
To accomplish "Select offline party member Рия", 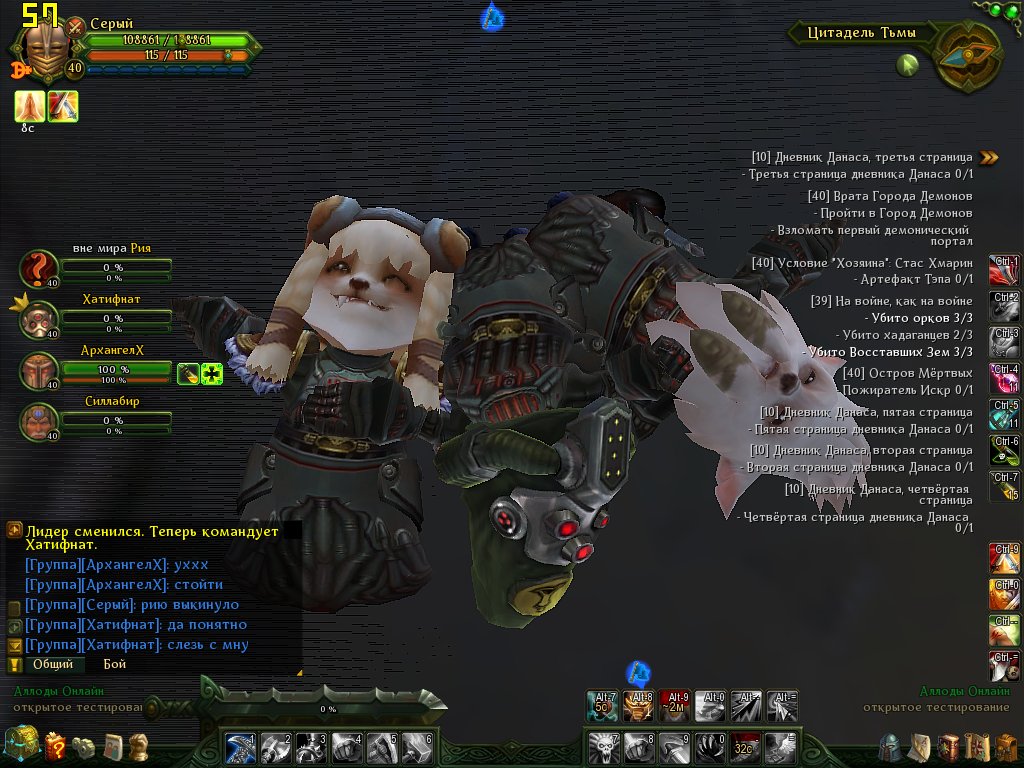I will coord(39,269).
